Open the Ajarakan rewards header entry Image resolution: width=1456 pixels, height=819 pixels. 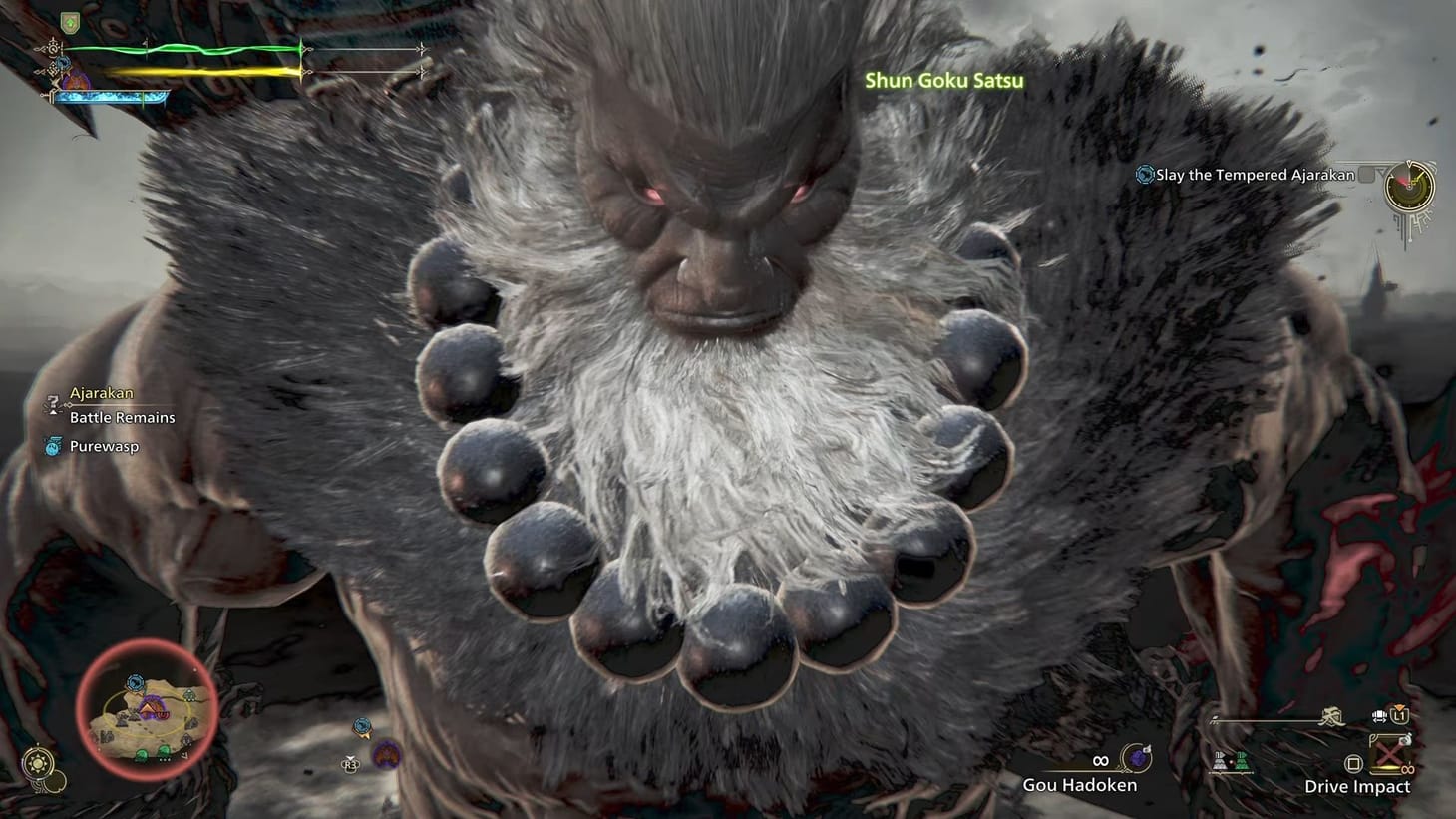100,392
